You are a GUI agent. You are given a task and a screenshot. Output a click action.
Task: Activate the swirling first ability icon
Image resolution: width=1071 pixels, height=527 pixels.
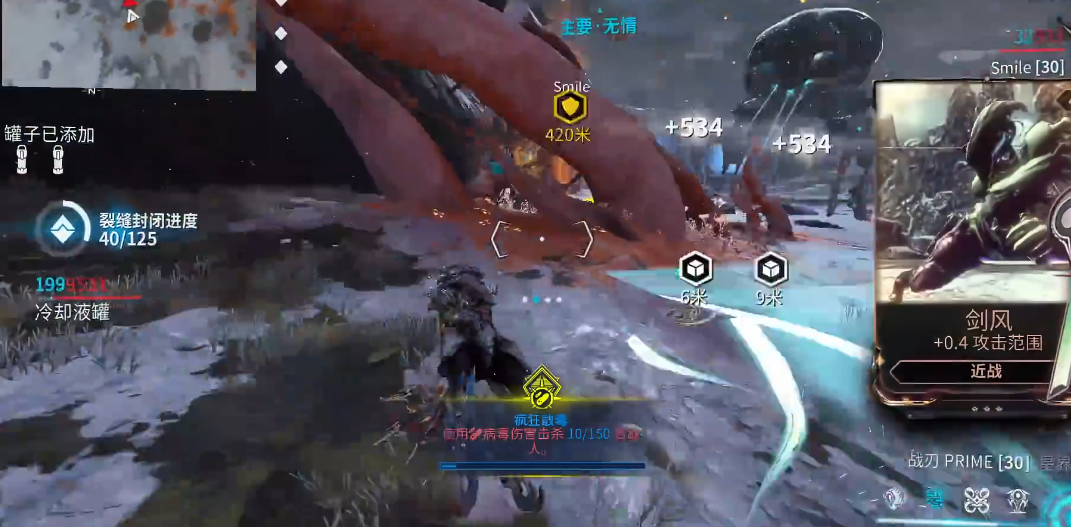(x=894, y=498)
